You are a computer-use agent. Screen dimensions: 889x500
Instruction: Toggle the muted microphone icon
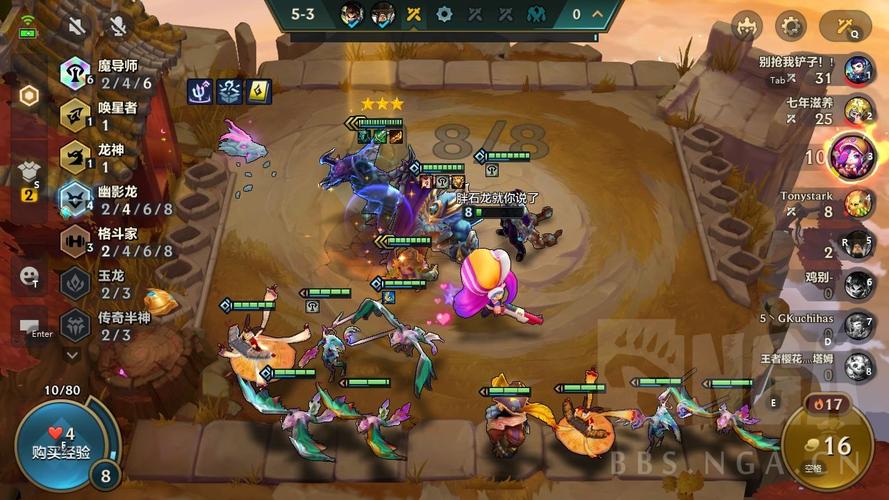119,26
